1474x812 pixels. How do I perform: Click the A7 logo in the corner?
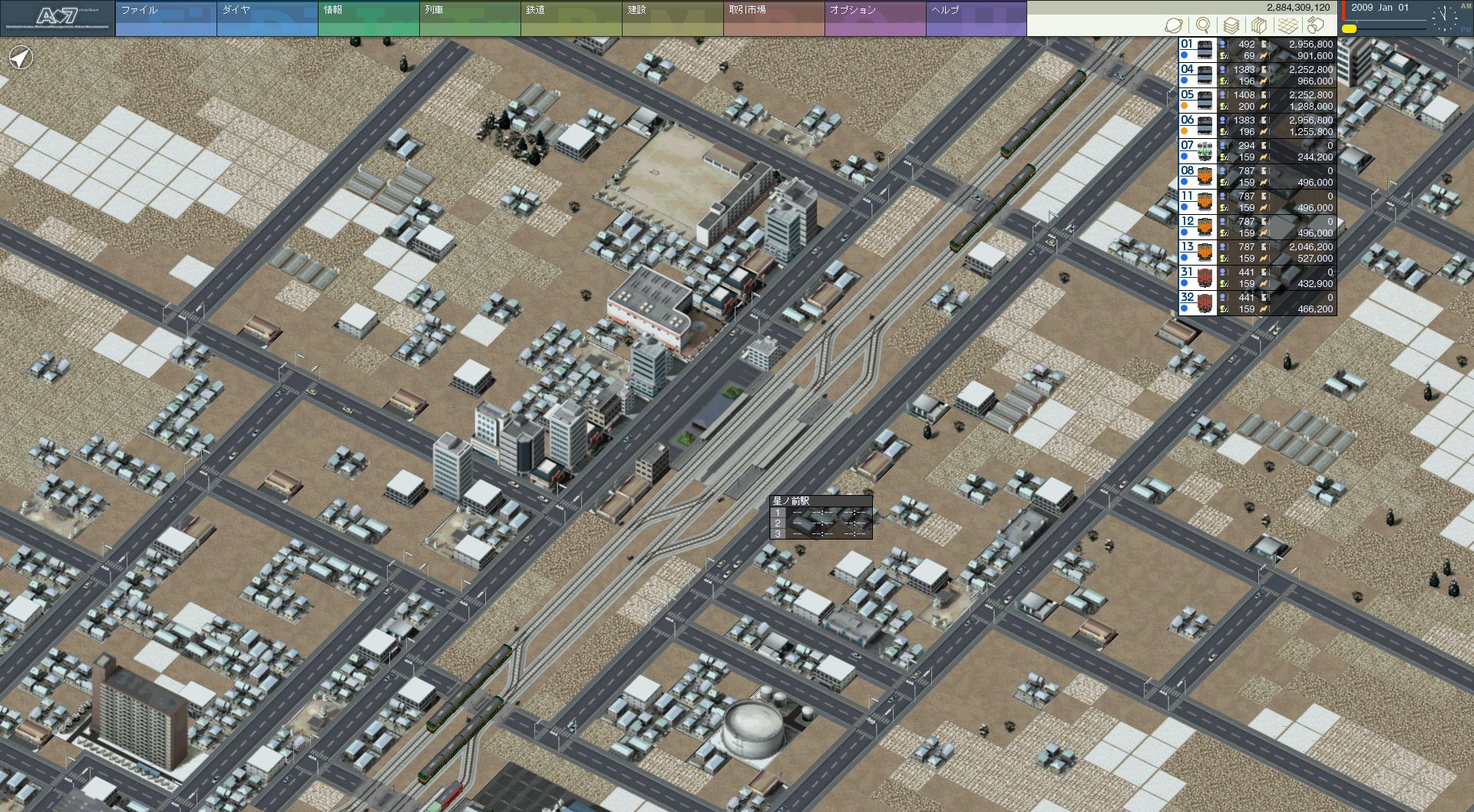point(58,18)
